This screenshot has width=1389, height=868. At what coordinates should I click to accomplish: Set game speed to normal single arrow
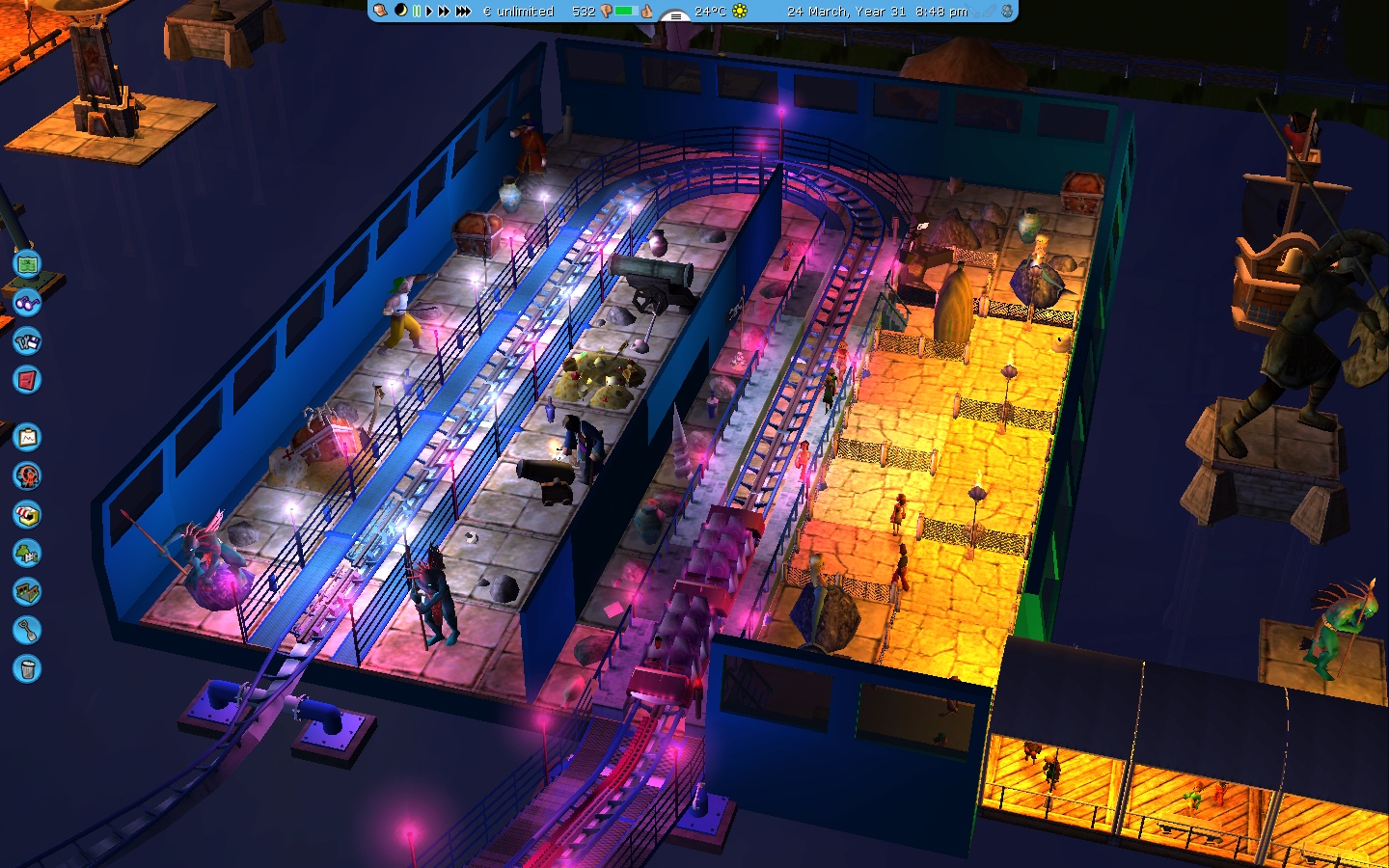tap(429, 12)
